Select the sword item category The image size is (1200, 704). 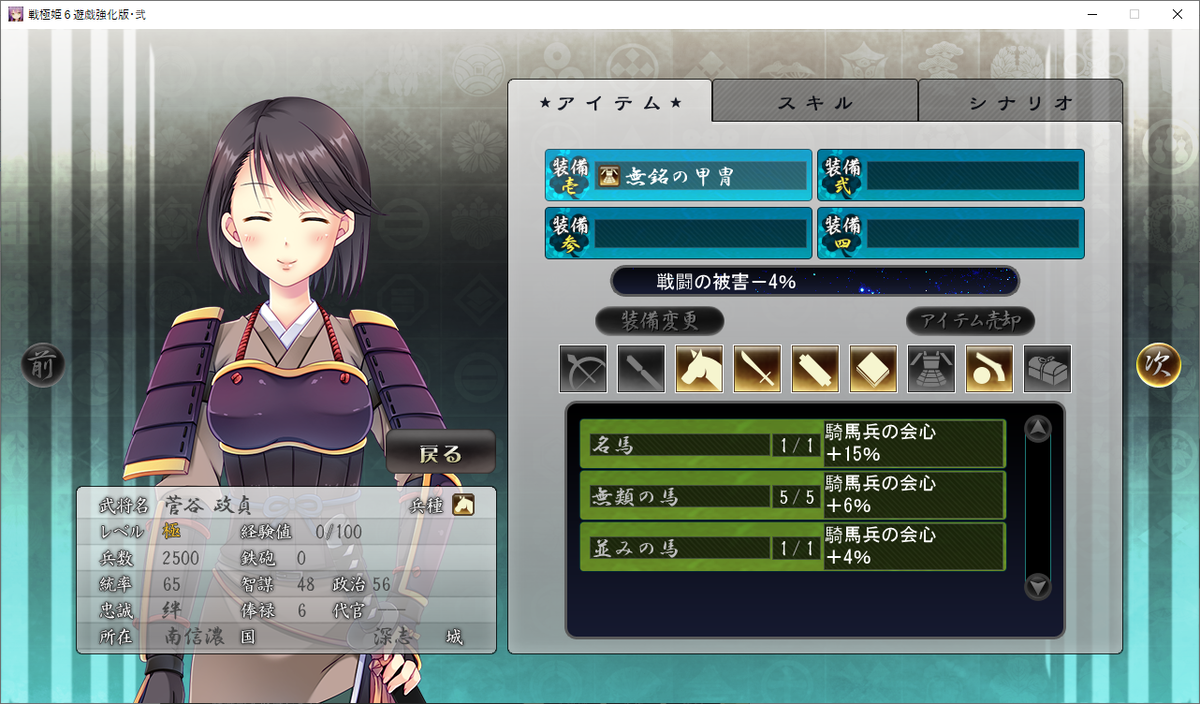click(x=757, y=369)
